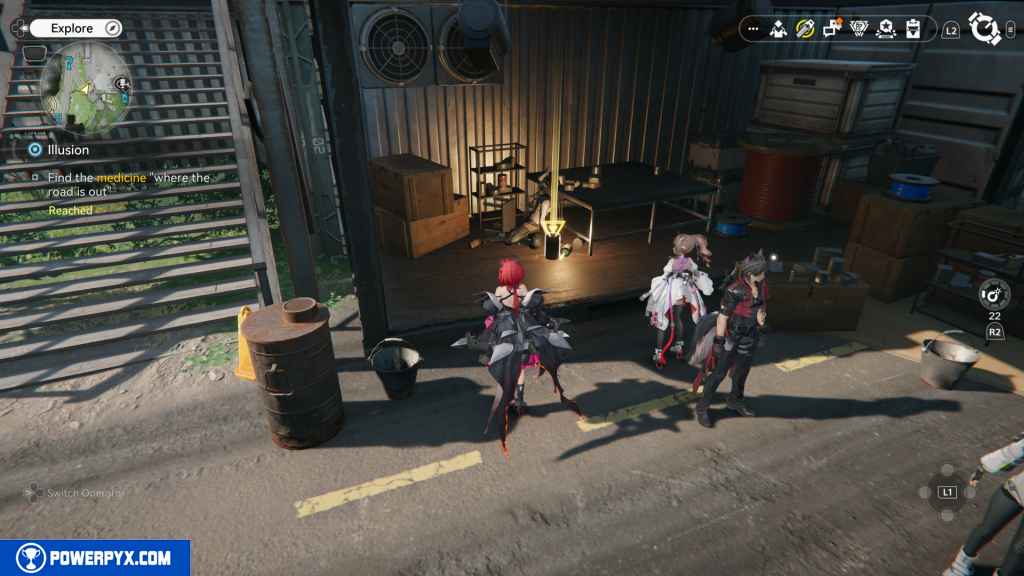Click the star medal icon

coord(886,30)
